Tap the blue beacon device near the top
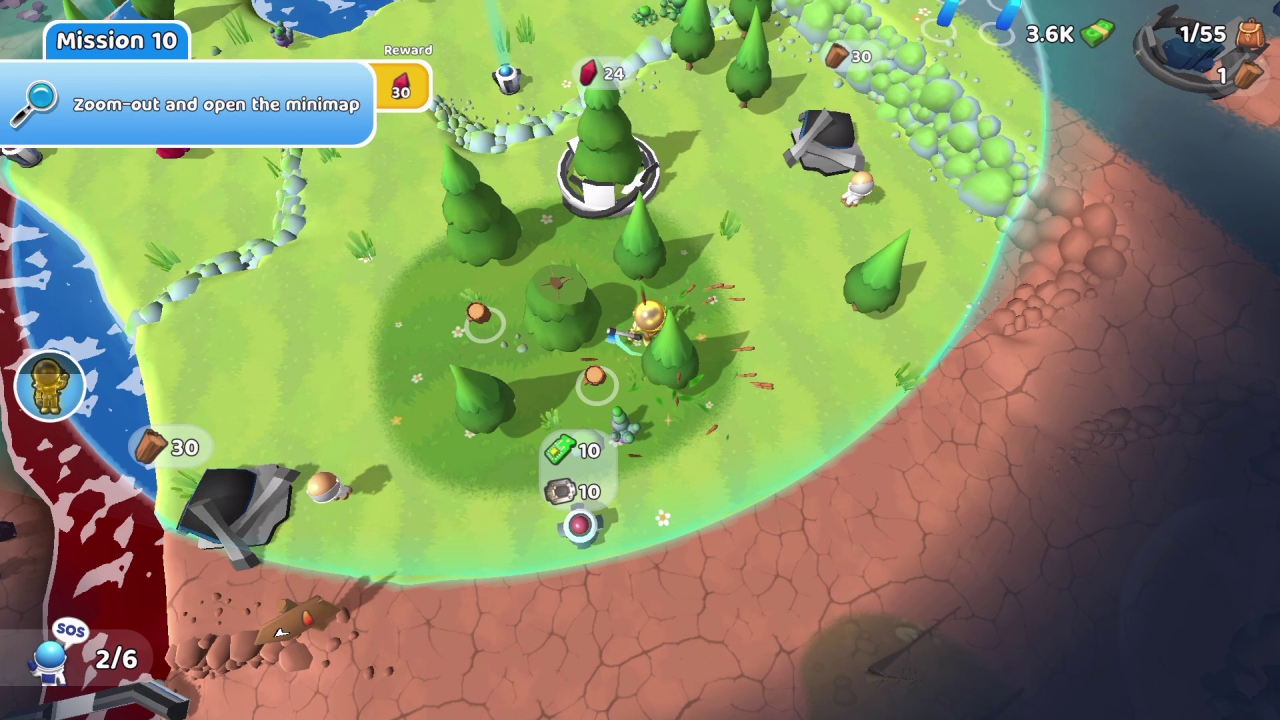 (506, 78)
